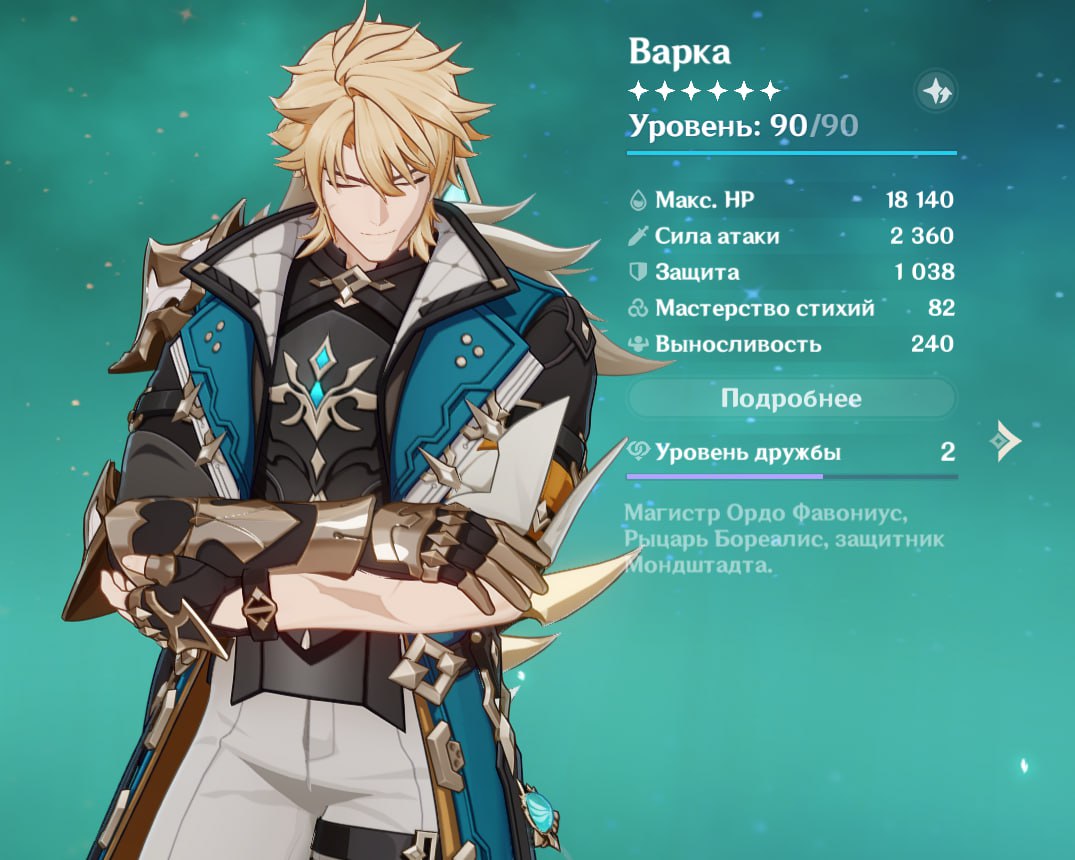Open the Подробнее details button
The image size is (1075, 860).
click(x=790, y=399)
